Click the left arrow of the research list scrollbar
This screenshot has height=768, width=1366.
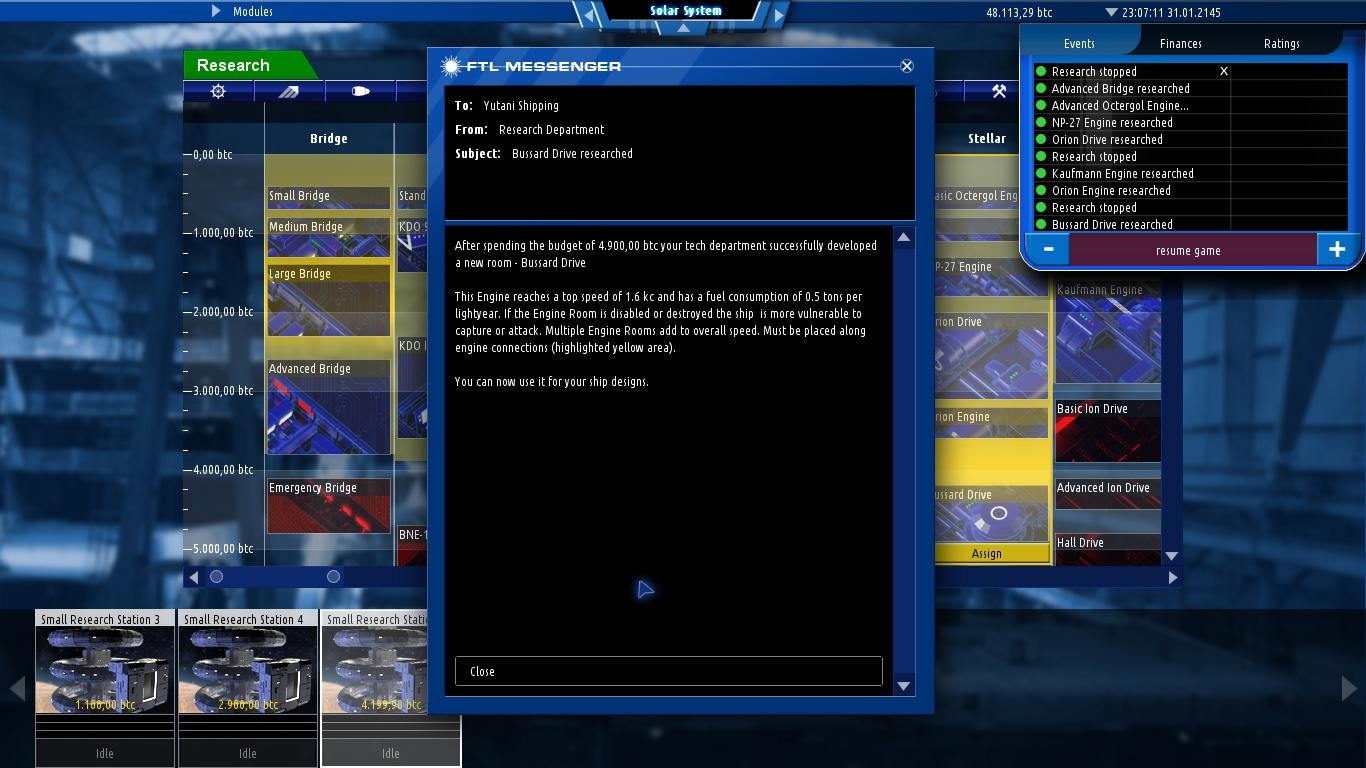click(192, 576)
